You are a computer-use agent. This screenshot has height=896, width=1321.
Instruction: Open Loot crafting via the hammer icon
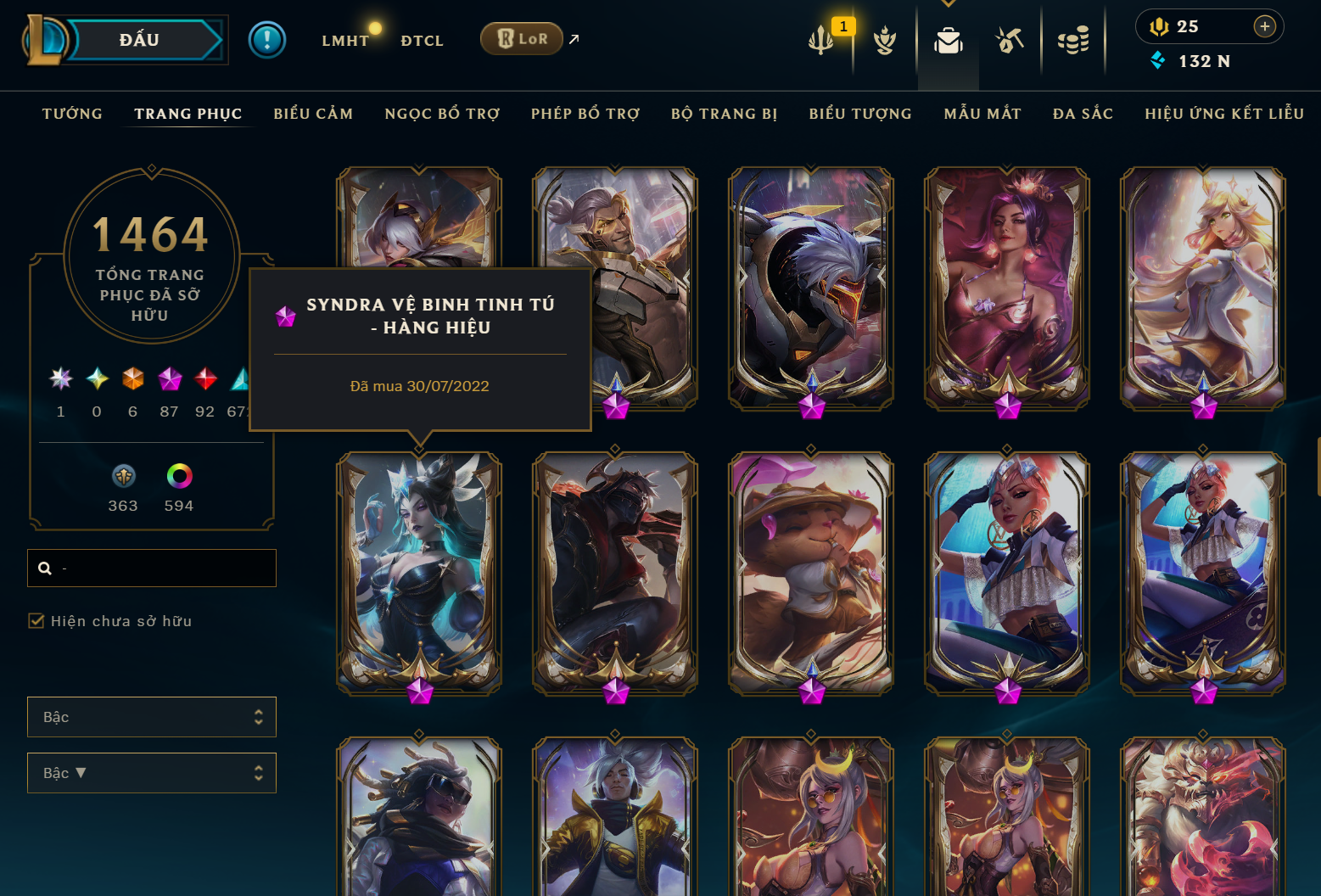[1010, 40]
